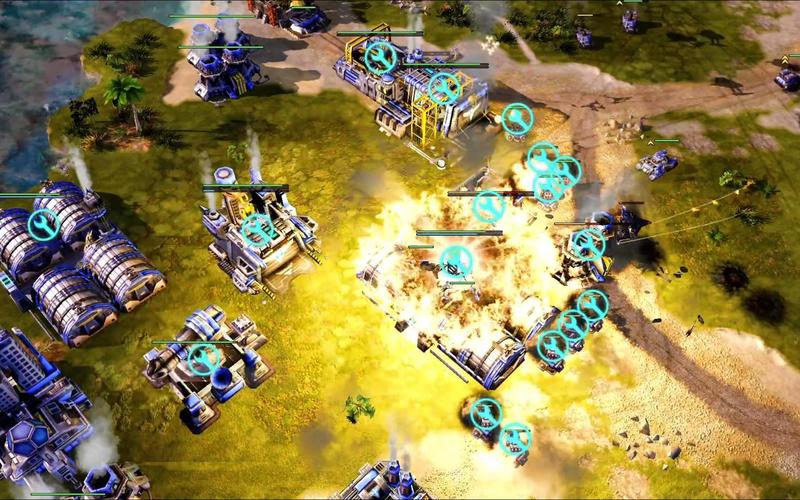The height and width of the screenshot is (500, 800).
Task: Select the wrench icon on the smokestack building
Action: point(258,230)
